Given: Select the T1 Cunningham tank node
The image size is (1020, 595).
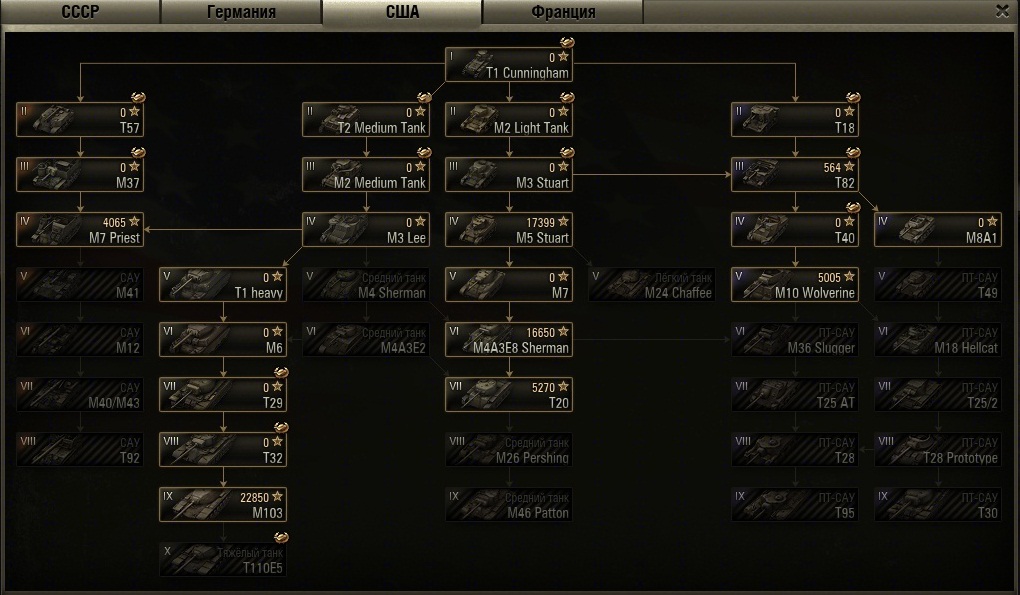Looking at the screenshot, I should coord(509,65).
